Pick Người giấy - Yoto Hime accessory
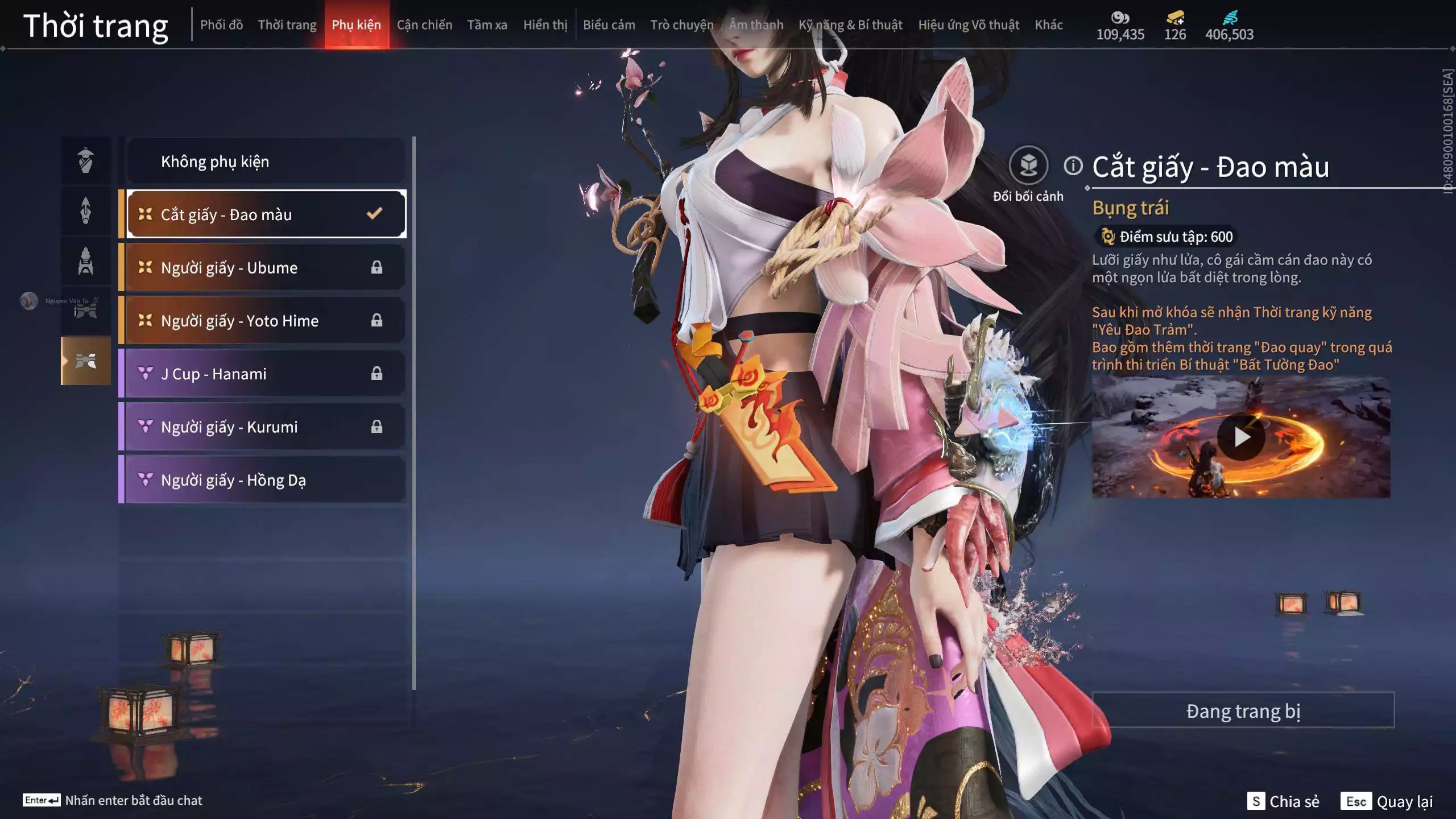1456x819 pixels. [x=265, y=320]
